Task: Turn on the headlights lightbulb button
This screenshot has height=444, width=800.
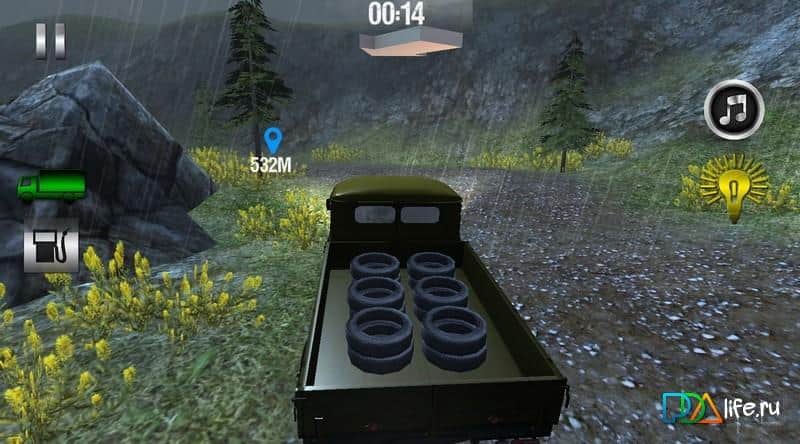Action: click(x=734, y=185)
